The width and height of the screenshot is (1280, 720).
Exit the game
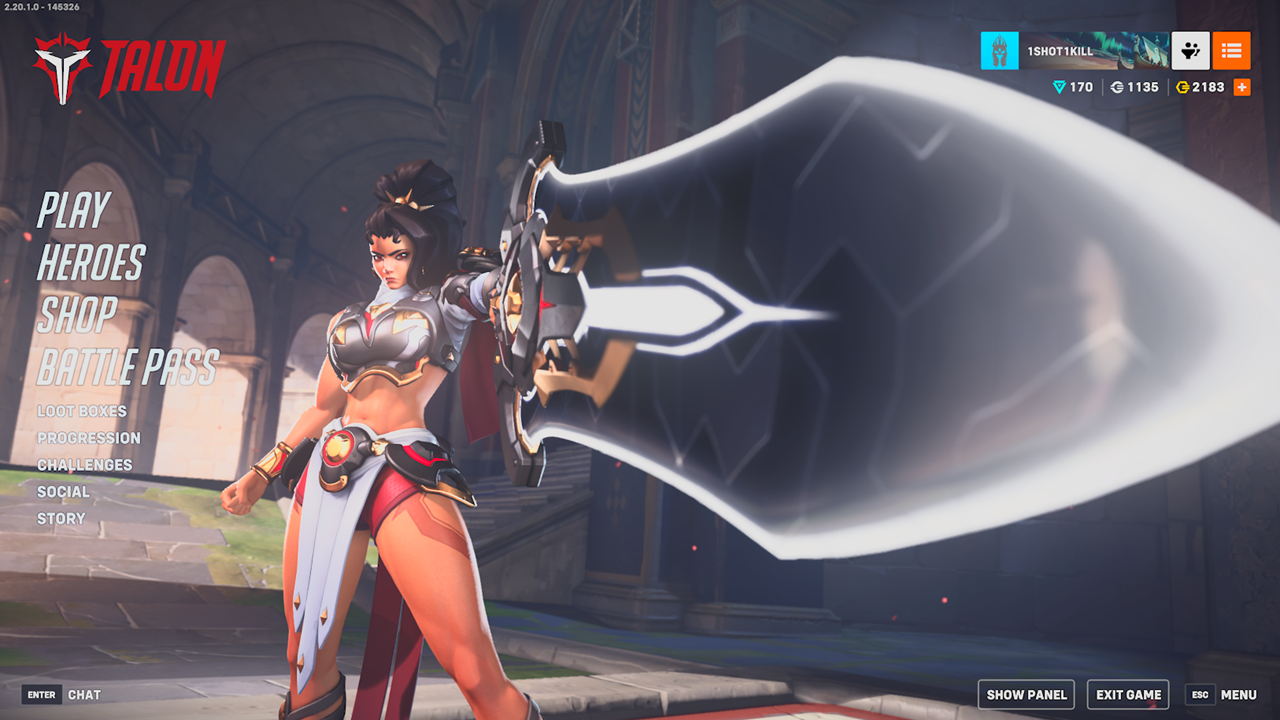[x=1128, y=695]
